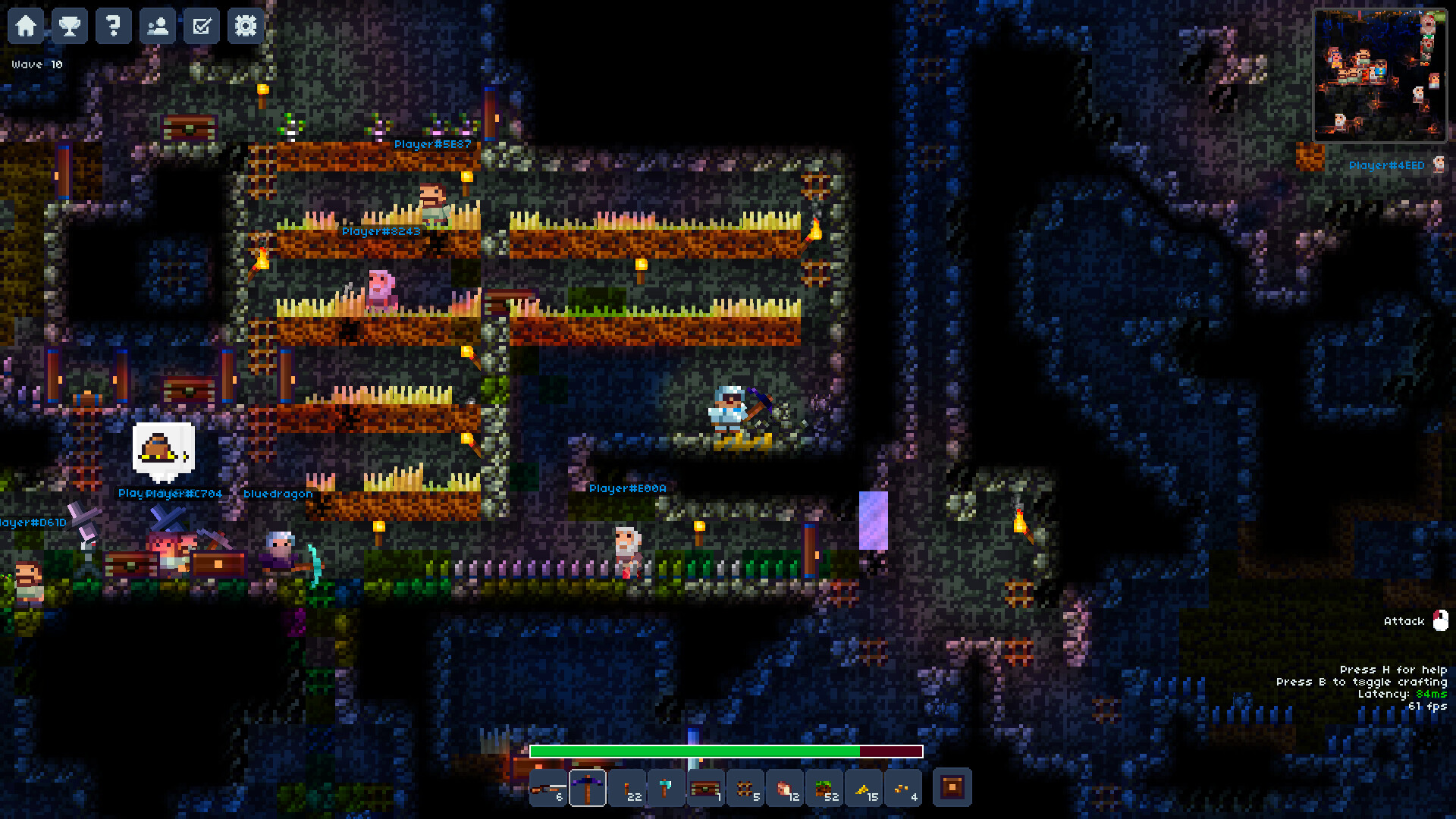
Task: Select the torch stack of 22
Action: coord(629,788)
